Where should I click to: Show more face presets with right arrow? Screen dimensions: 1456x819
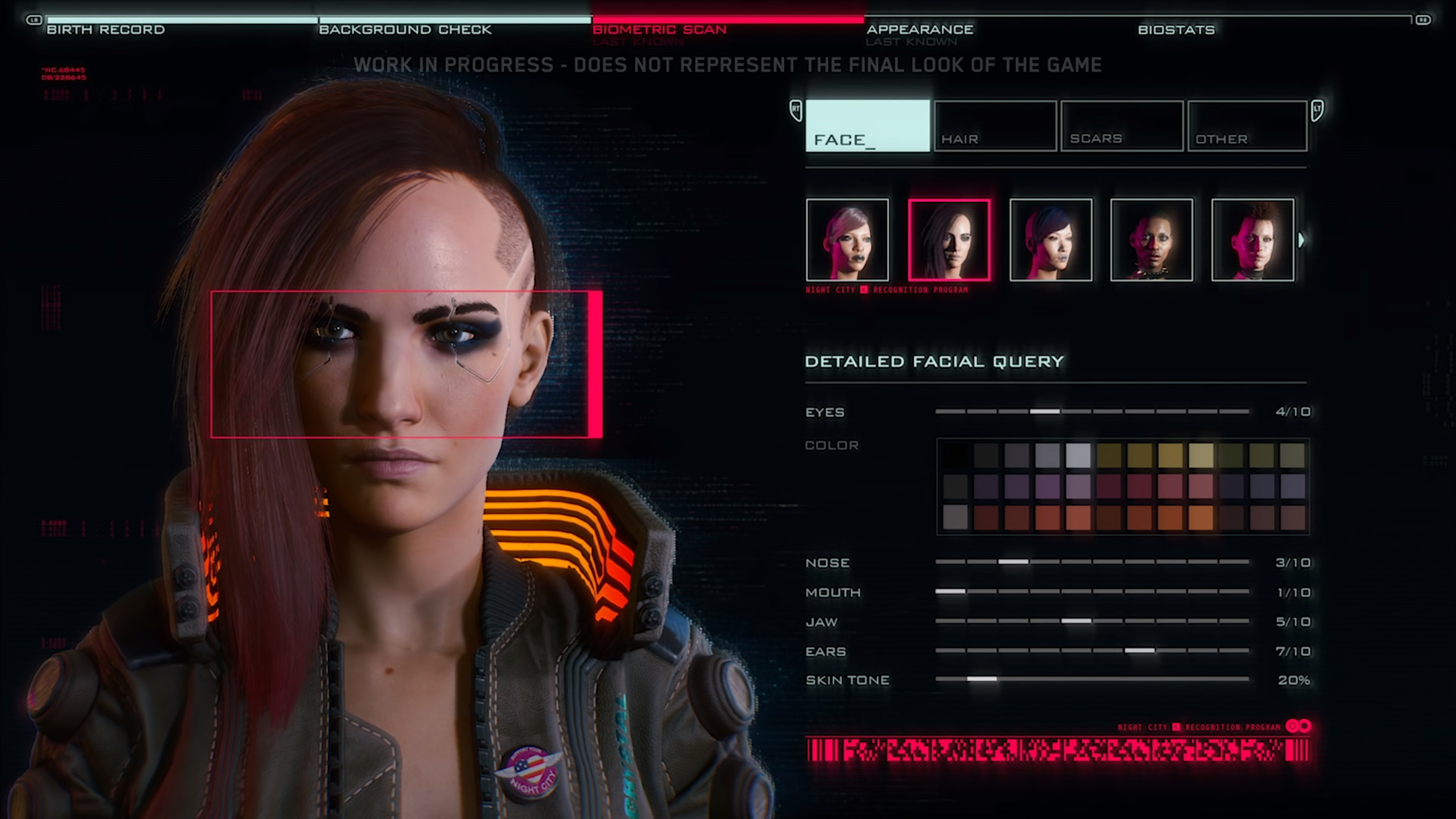[x=1302, y=240]
